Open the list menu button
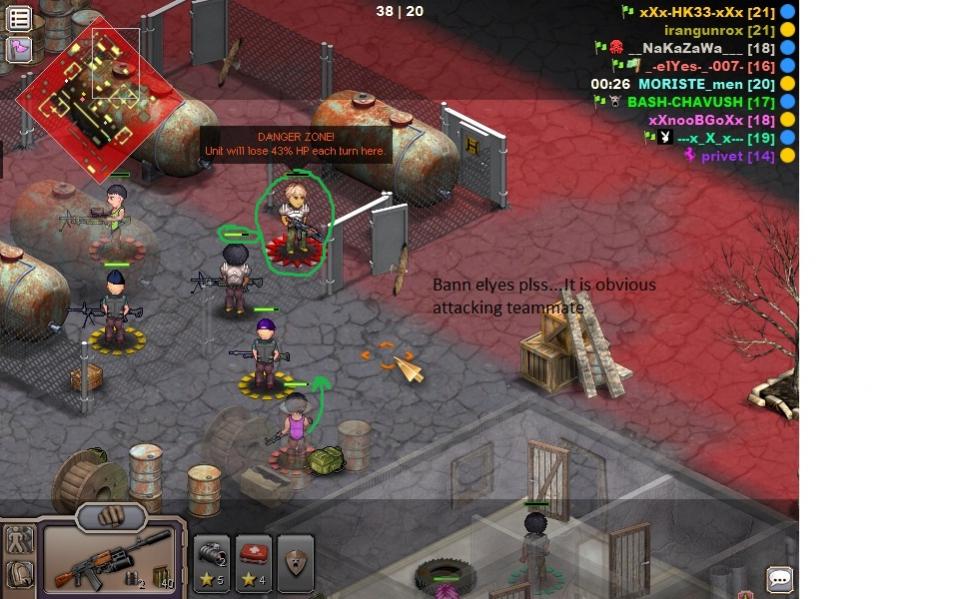Image resolution: width=959 pixels, height=599 pixels. coord(19,18)
